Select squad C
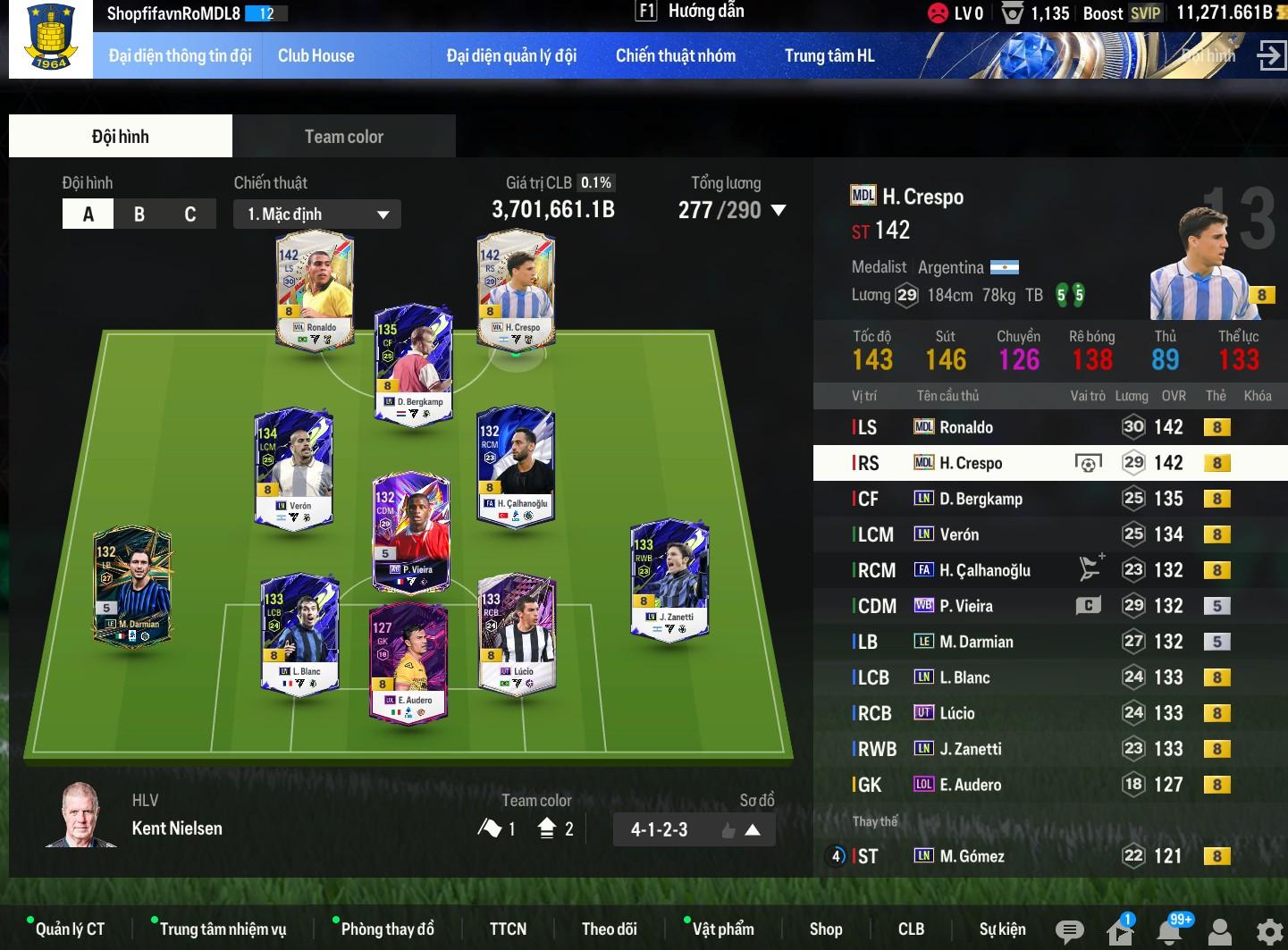This screenshot has height=950, width=1288. coord(189,214)
